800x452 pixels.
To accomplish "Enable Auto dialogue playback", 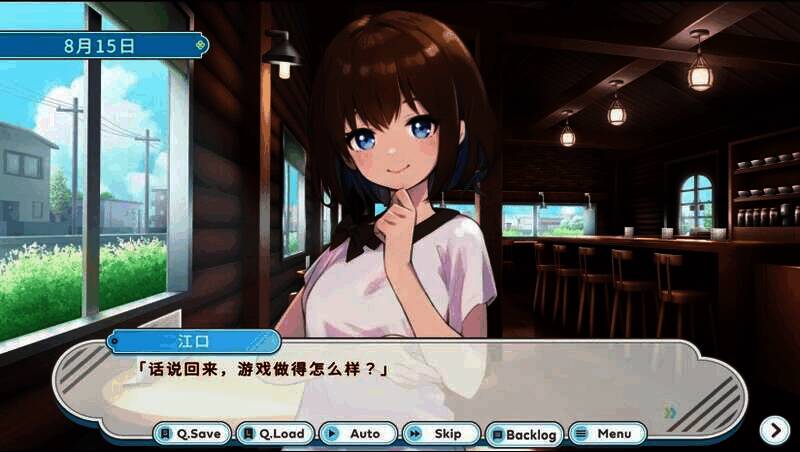I will coord(358,434).
